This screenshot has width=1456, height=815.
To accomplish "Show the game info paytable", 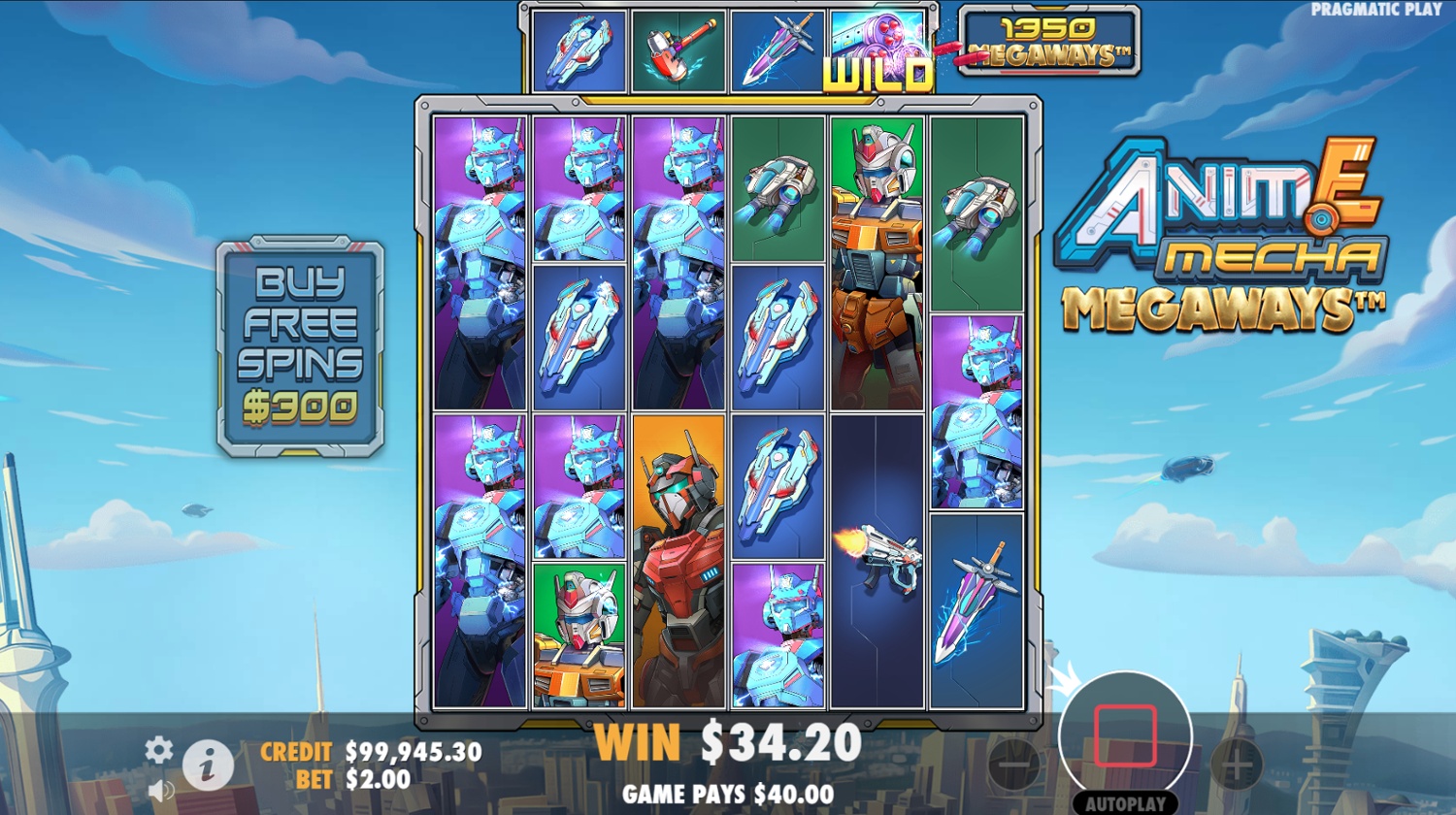I will pos(208,765).
